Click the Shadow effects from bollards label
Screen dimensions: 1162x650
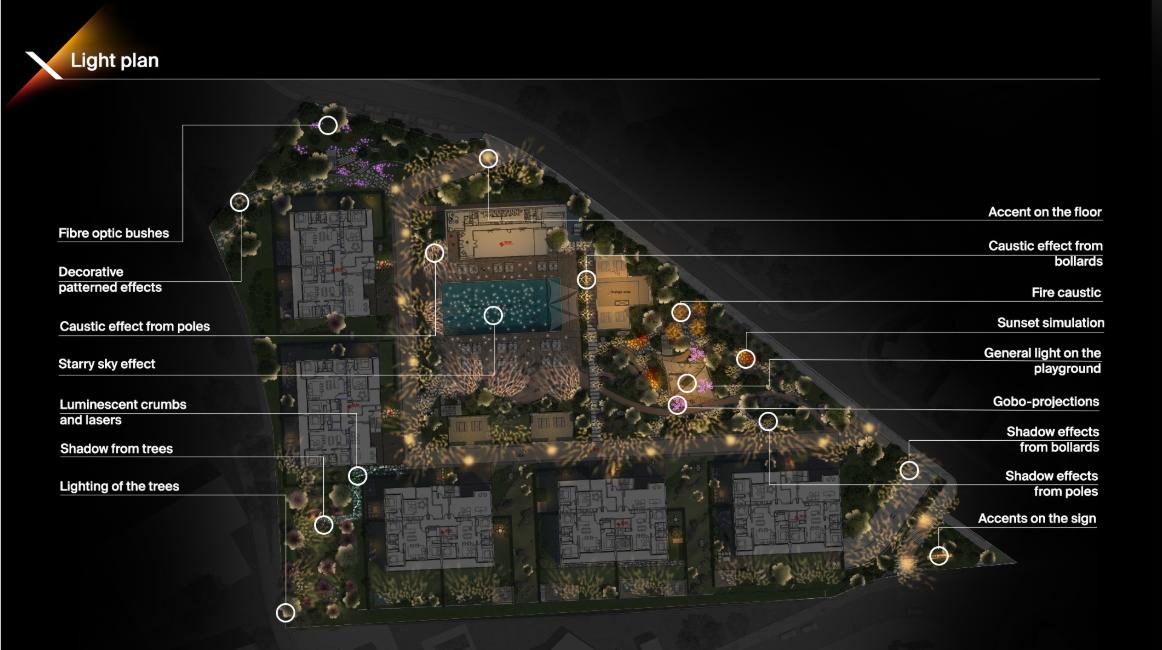pyautogui.click(x=1052, y=440)
